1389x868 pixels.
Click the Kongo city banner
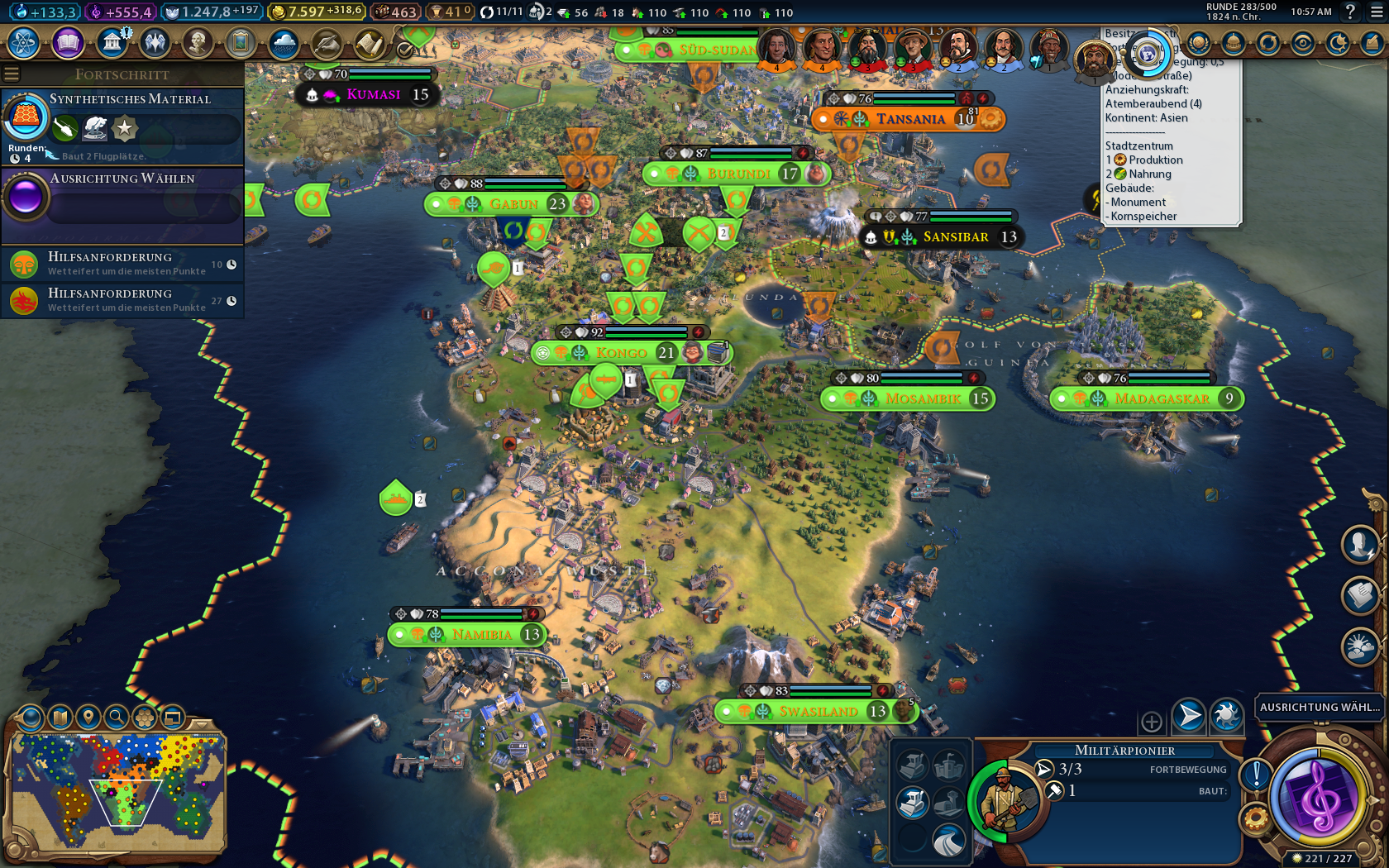coord(622,353)
